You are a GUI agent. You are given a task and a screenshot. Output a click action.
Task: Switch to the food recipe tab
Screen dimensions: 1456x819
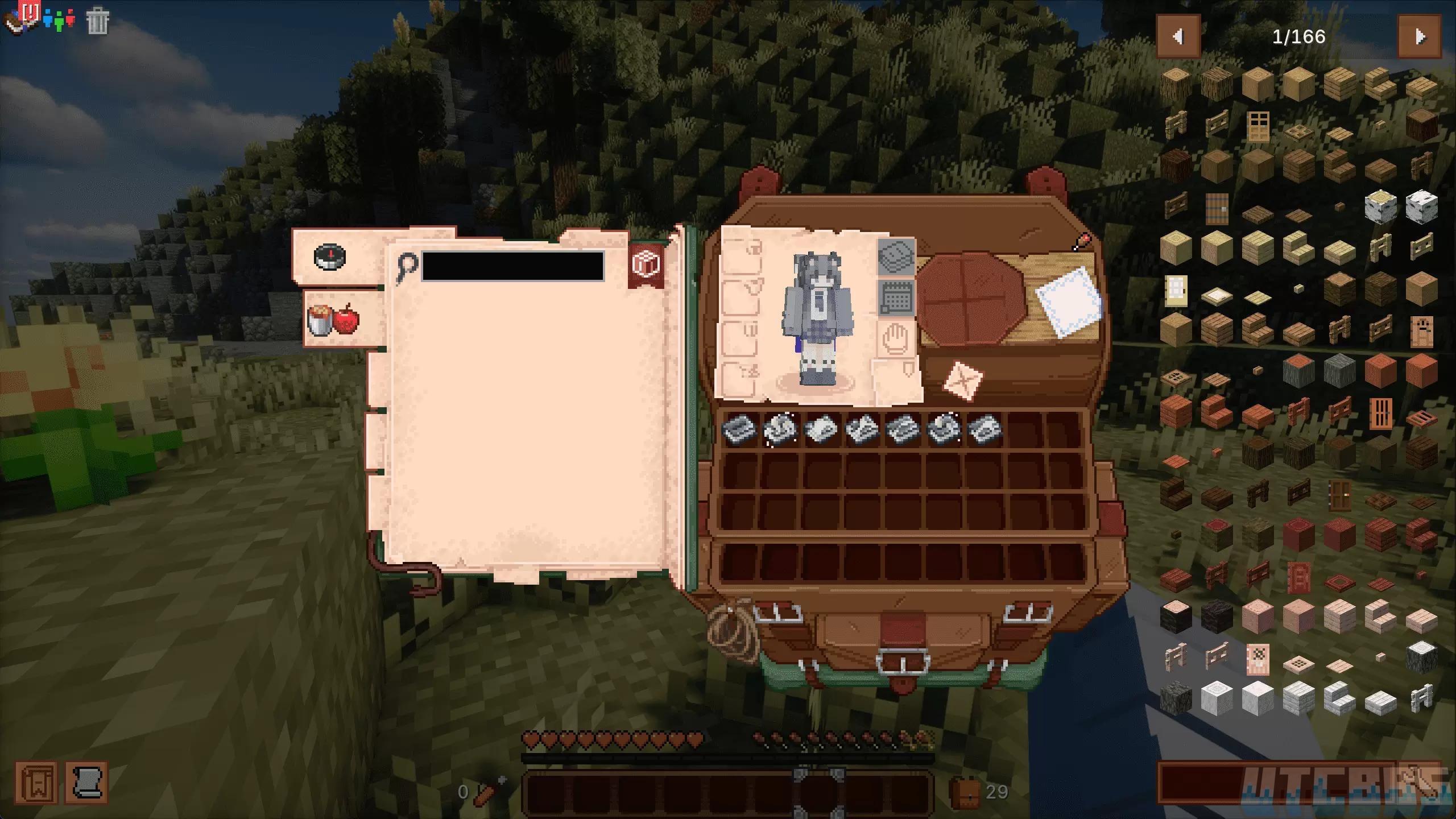pyautogui.click(x=334, y=320)
